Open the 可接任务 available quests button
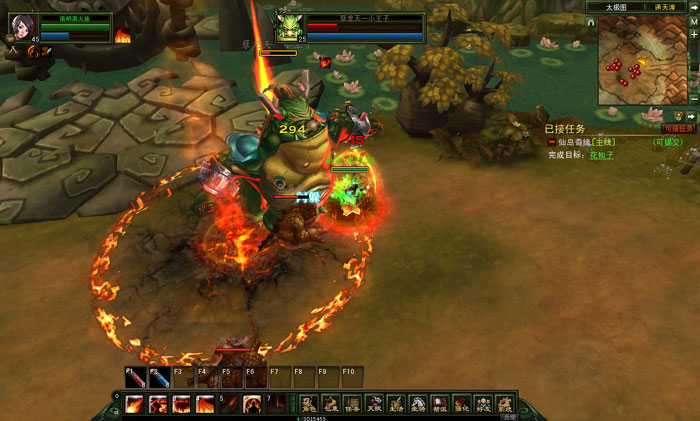The image size is (700, 421). click(x=679, y=128)
